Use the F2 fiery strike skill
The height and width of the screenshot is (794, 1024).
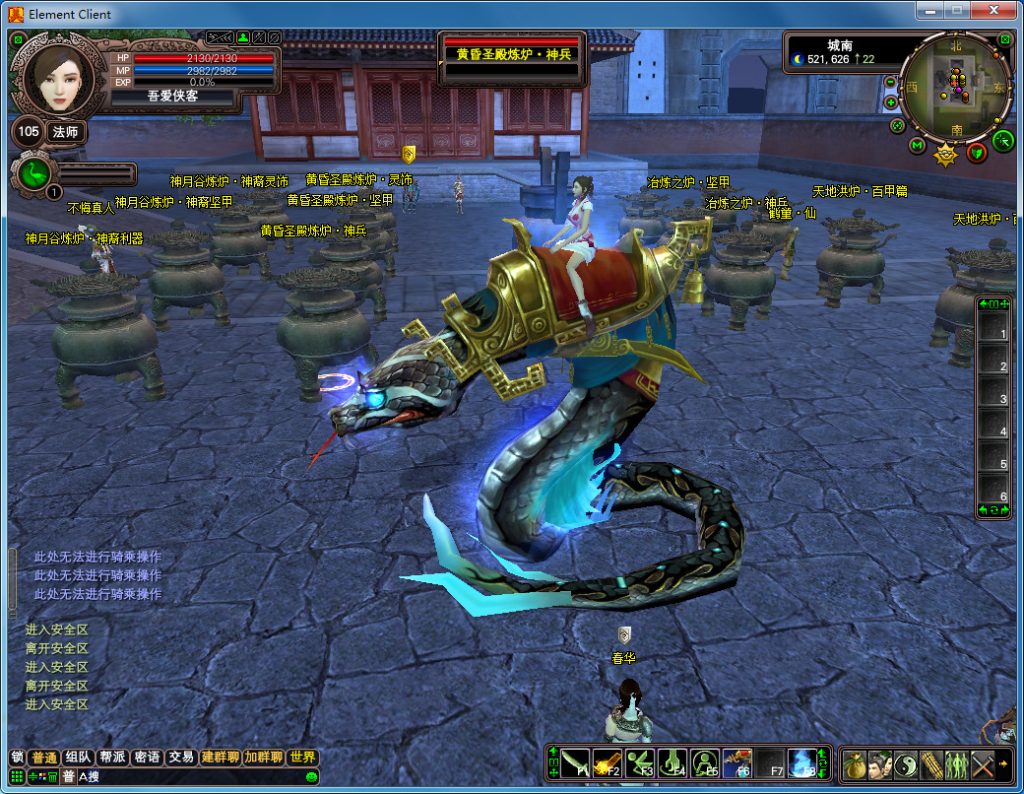[607, 763]
